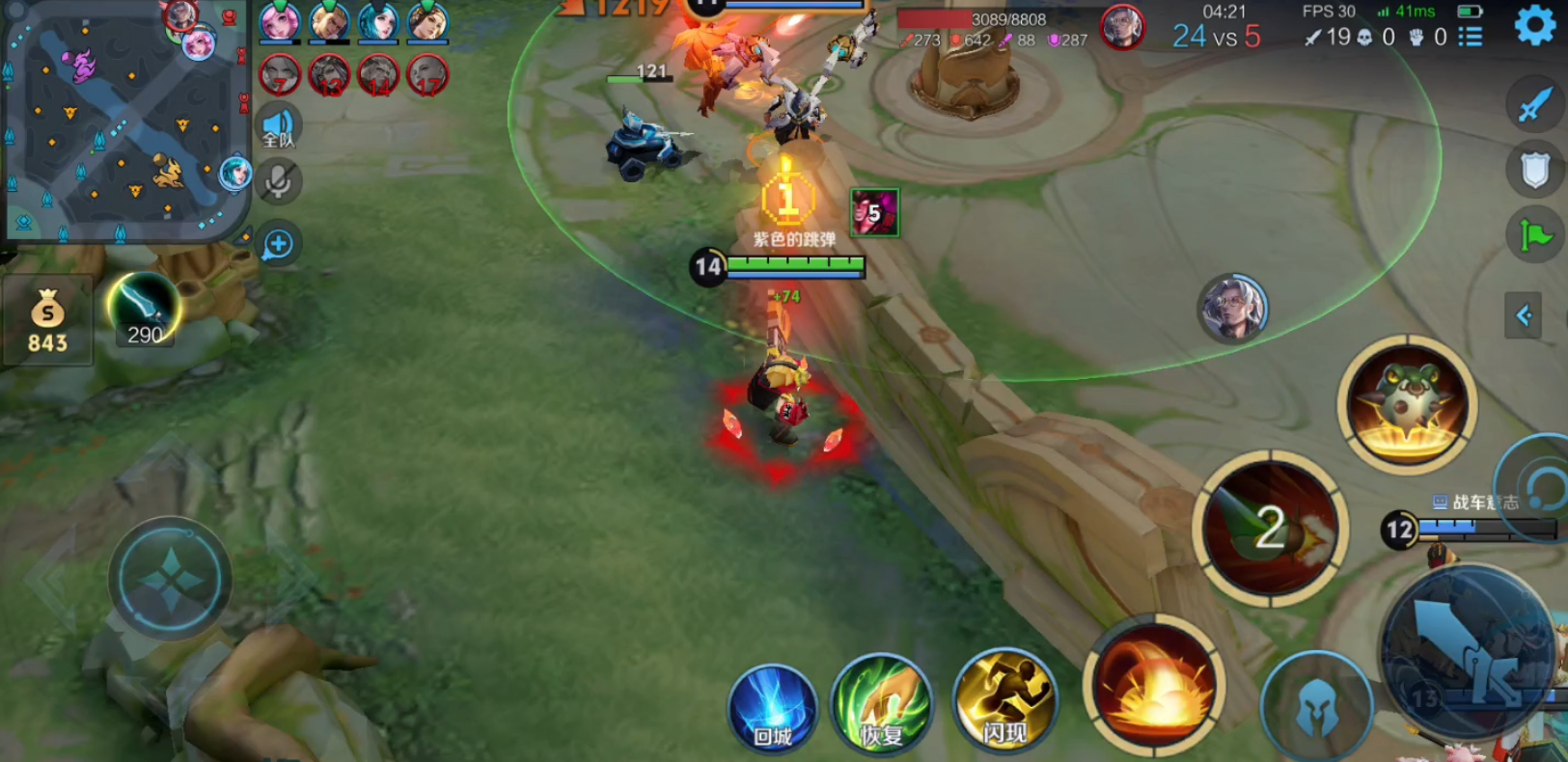This screenshot has width=1568, height=762.
Task: Toggle the microphone button
Action: [279, 181]
